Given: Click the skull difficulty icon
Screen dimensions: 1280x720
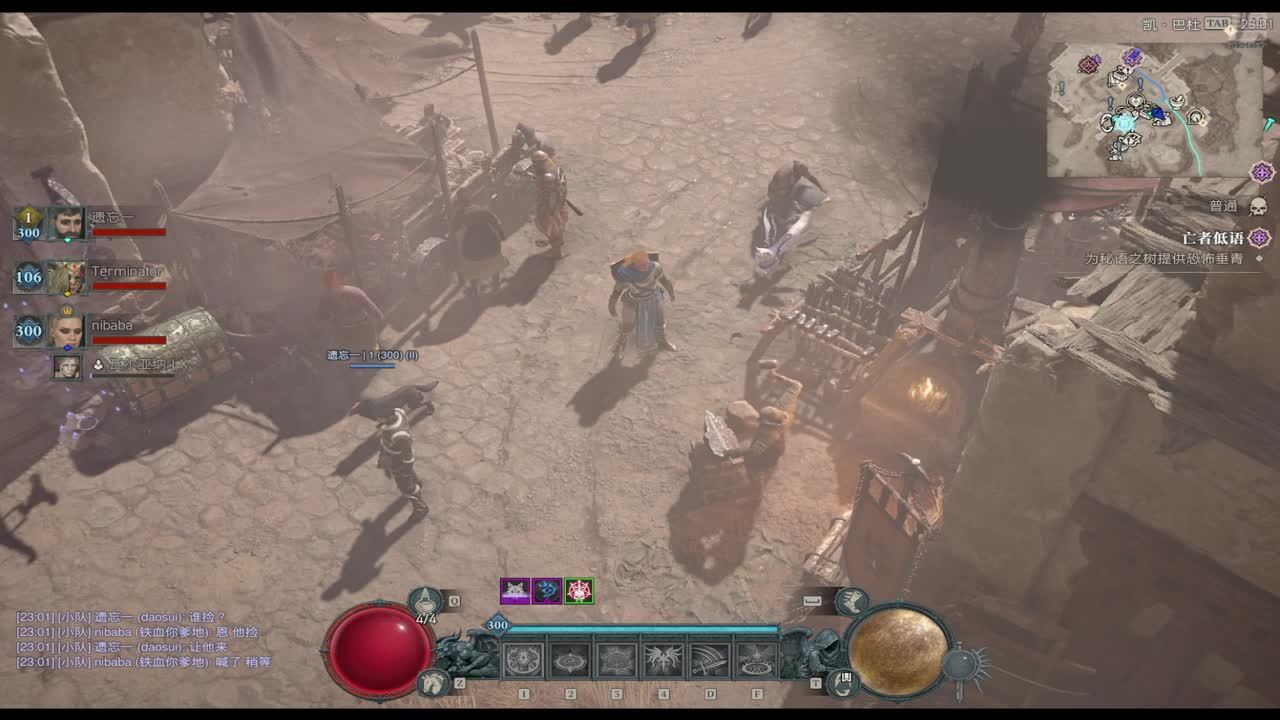Looking at the screenshot, I should point(1258,206).
